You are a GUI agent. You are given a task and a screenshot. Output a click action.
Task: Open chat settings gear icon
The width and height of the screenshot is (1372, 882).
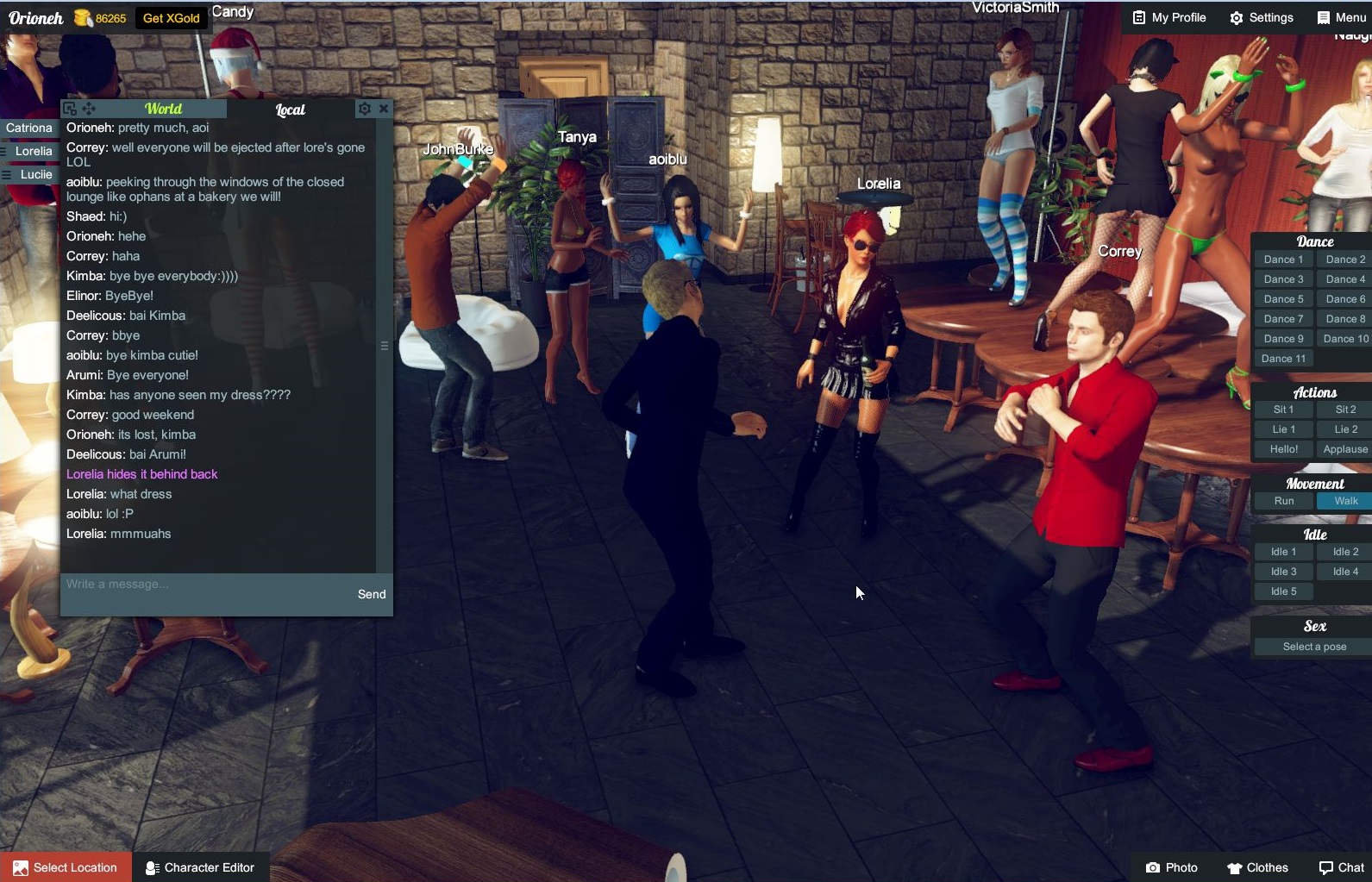(x=365, y=109)
